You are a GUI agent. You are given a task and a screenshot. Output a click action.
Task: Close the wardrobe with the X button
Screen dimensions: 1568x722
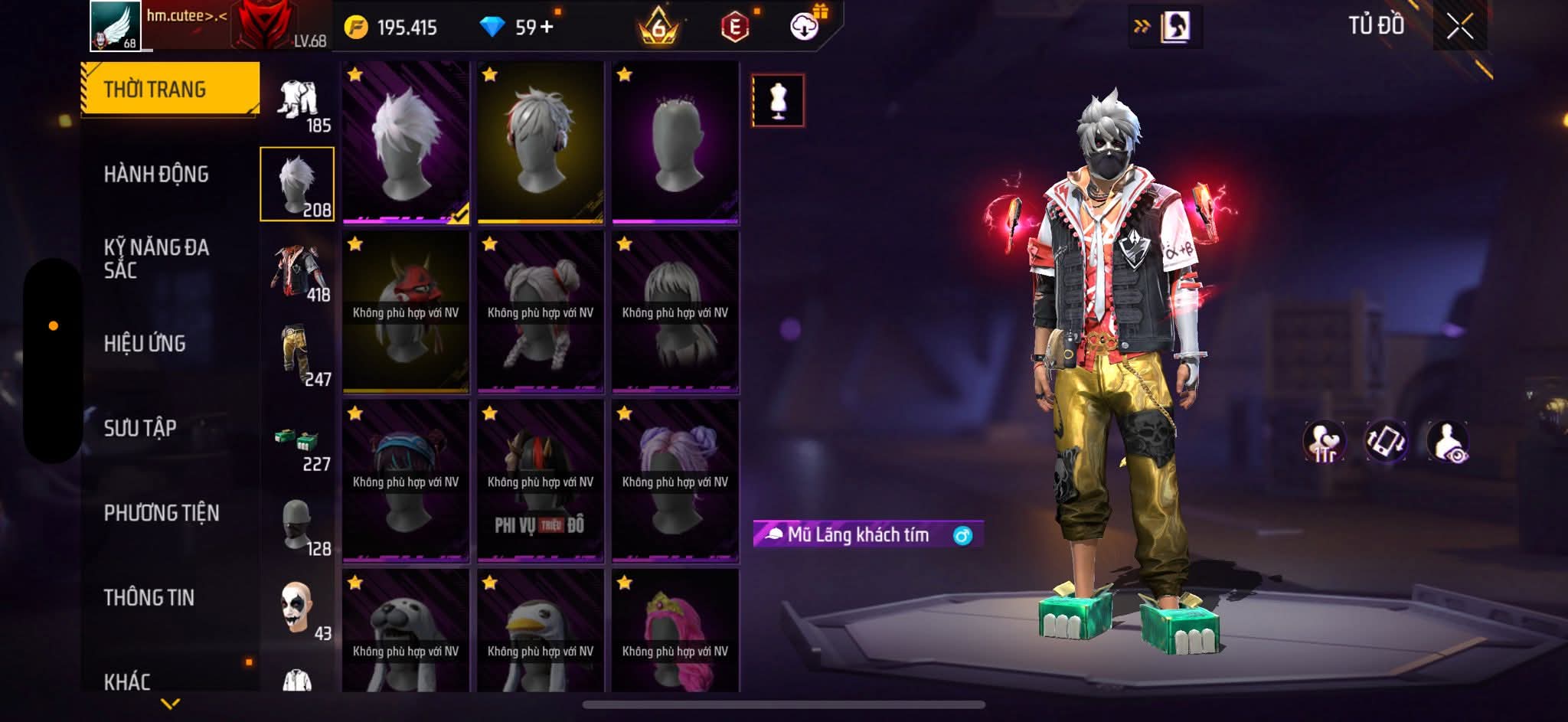click(x=1459, y=28)
